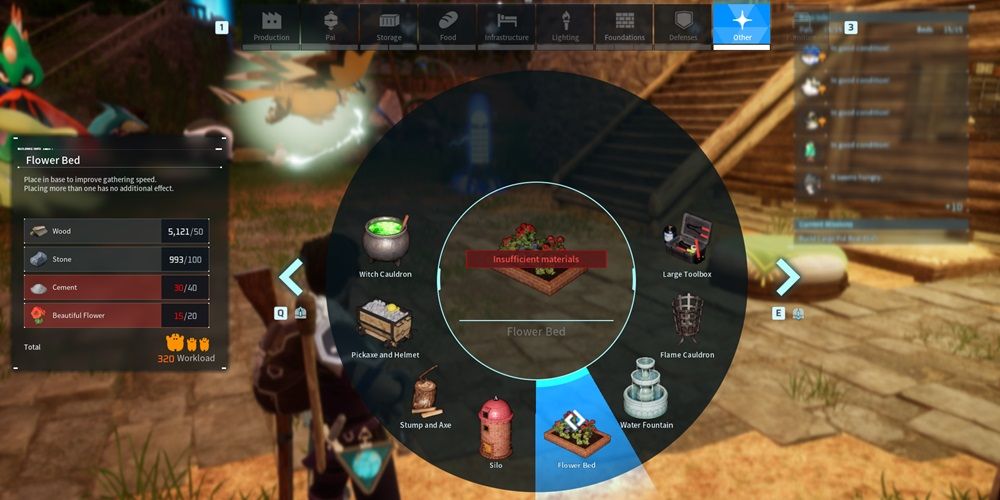This screenshot has height=500, width=1000.
Task: Select the Large Toolbox item
Action: (x=686, y=243)
